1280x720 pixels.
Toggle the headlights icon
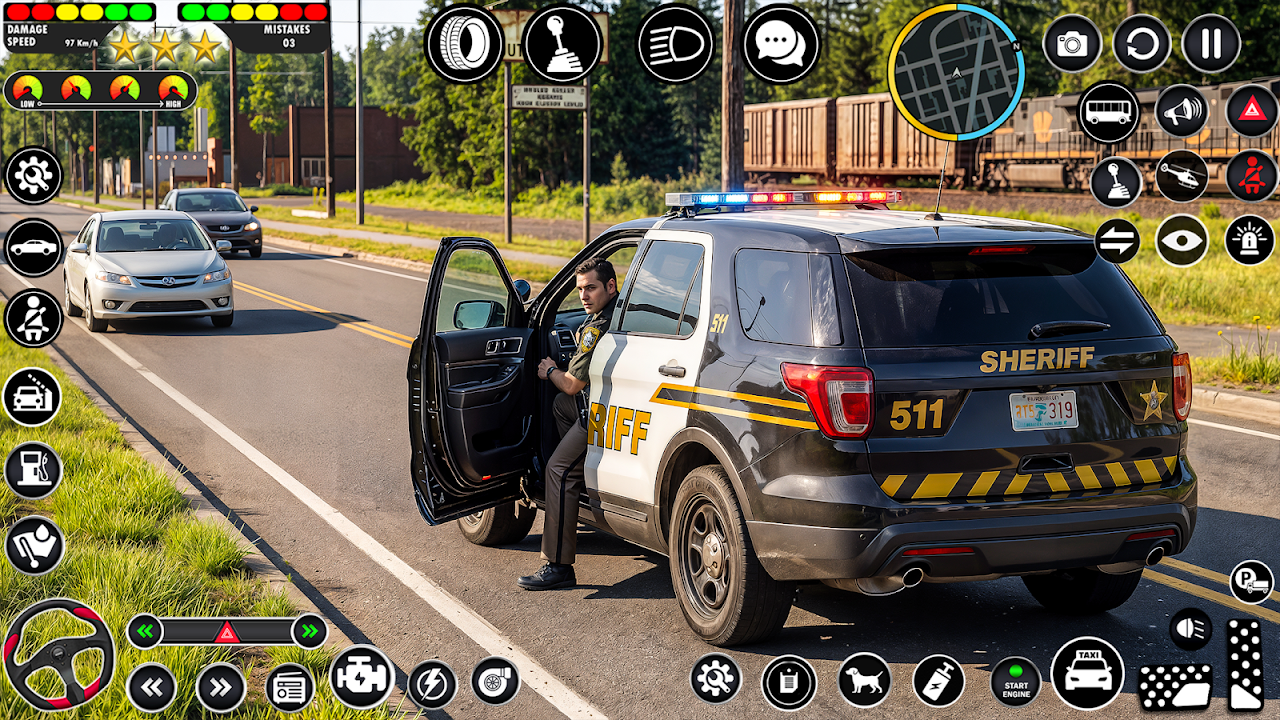point(676,44)
